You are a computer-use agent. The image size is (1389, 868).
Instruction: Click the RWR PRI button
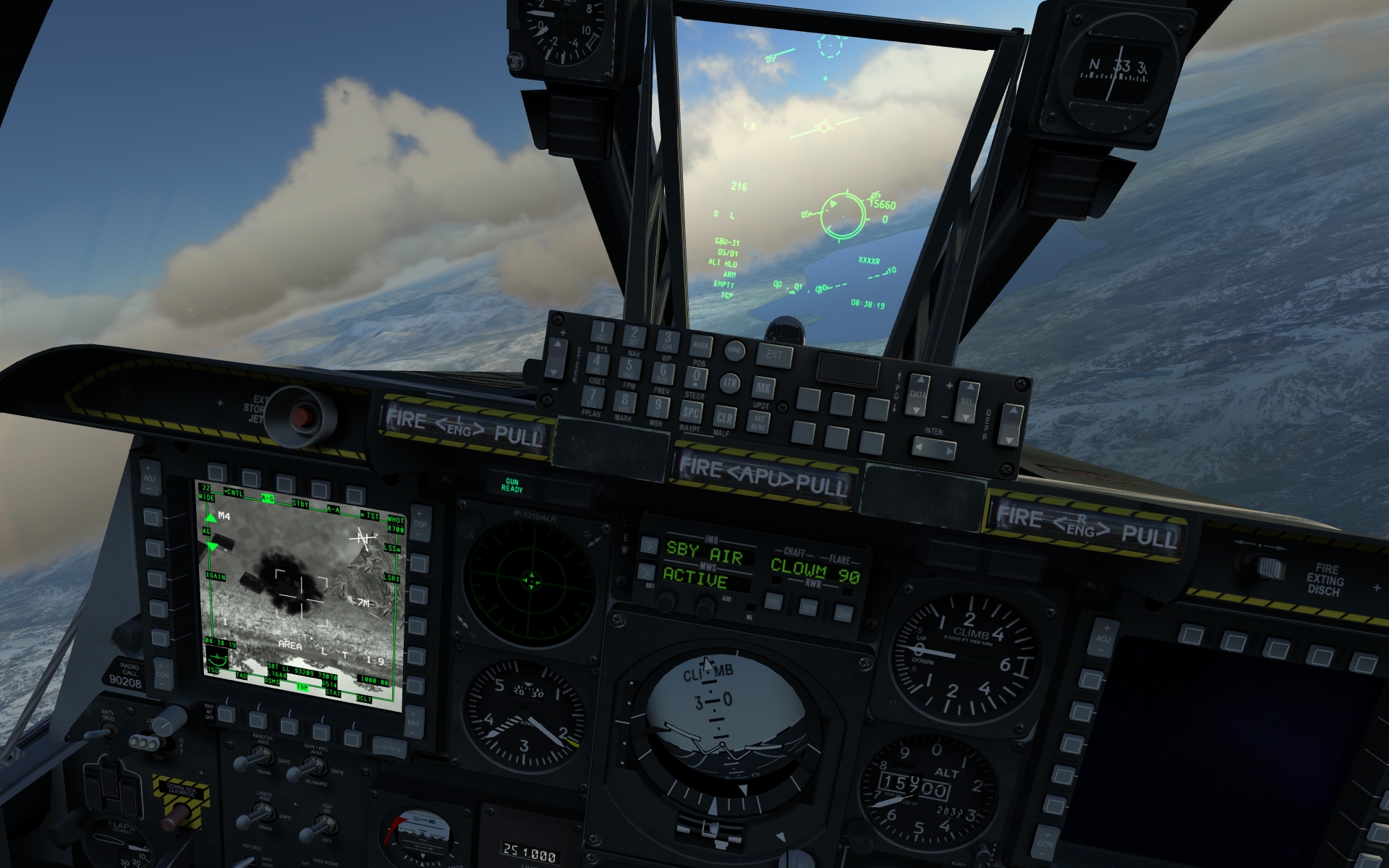(773, 603)
